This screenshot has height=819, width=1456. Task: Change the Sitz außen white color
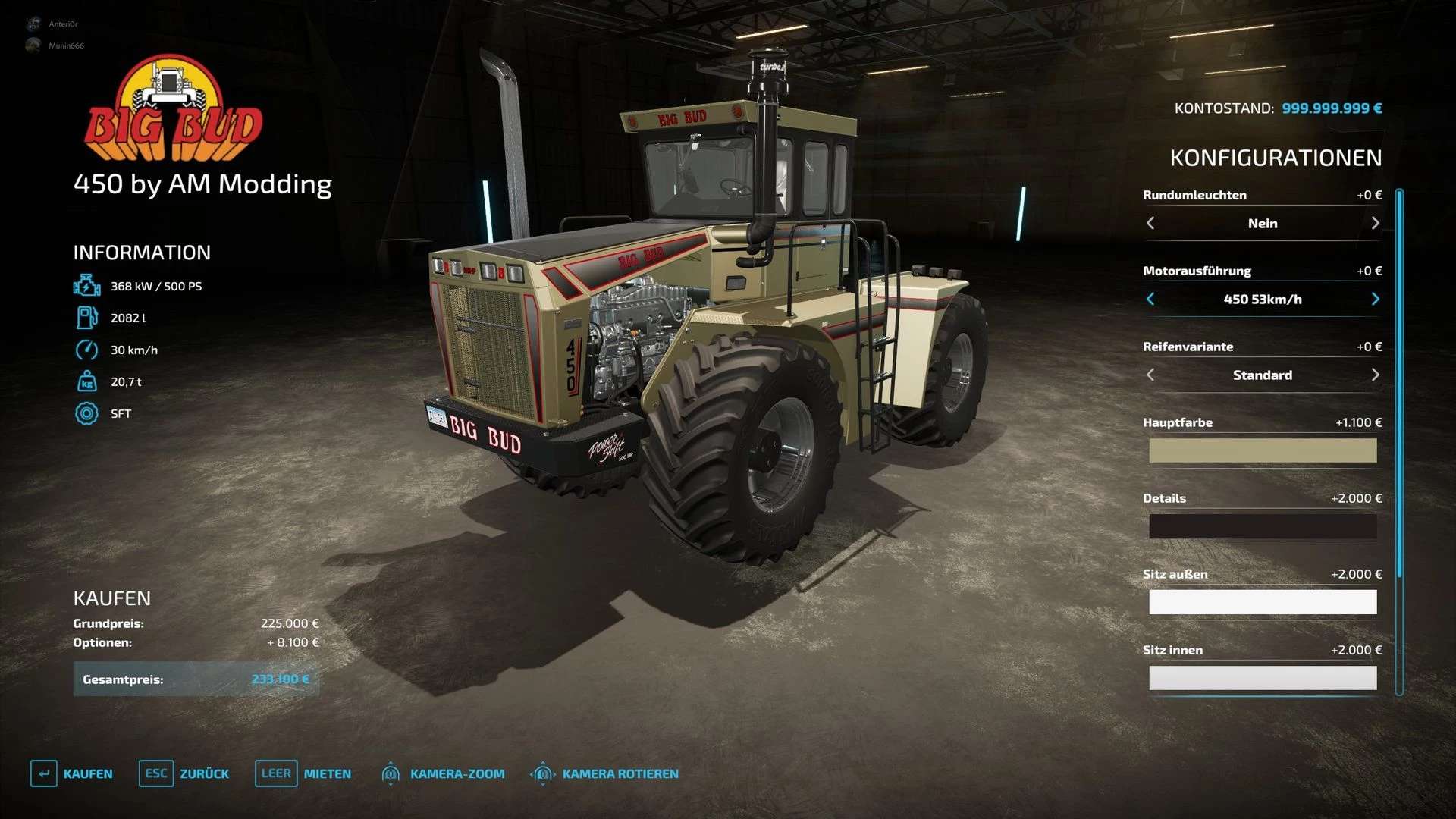pos(1263,602)
